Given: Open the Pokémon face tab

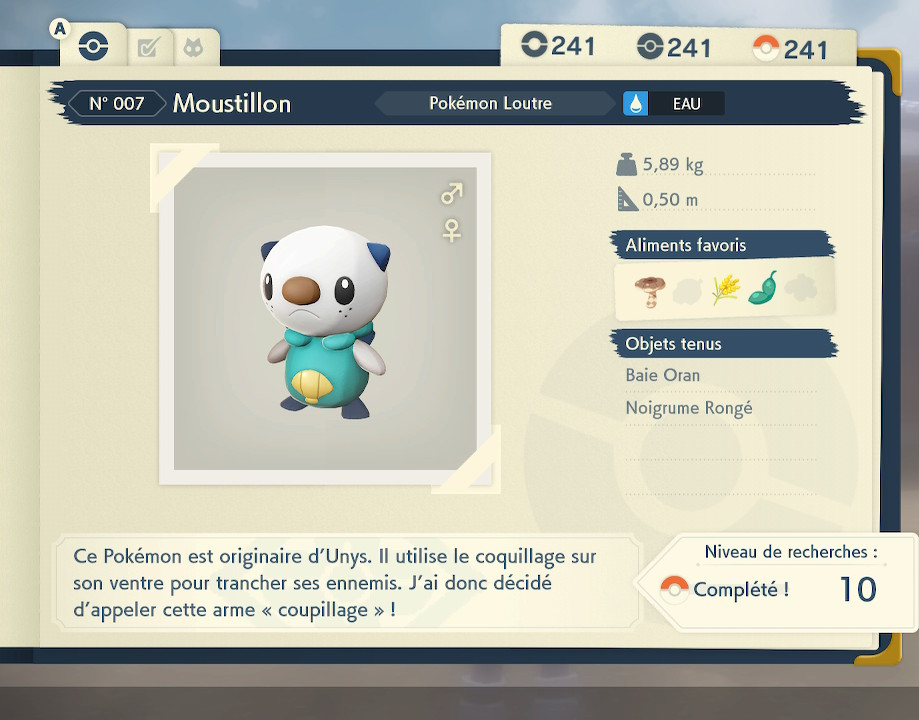Looking at the screenshot, I should pos(193,47).
